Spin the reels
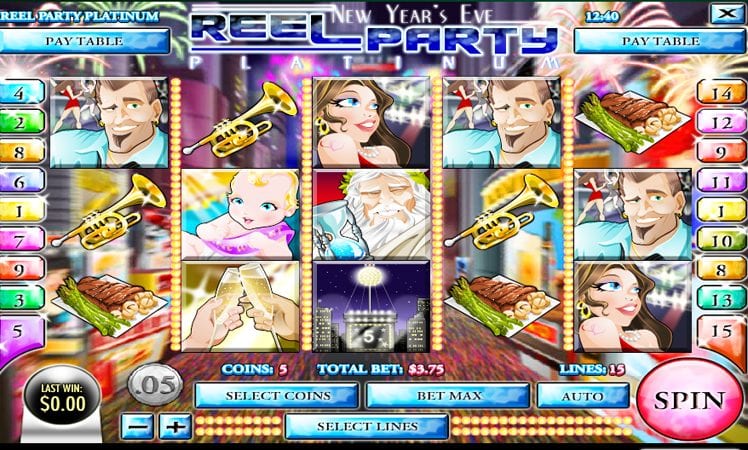748x450 pixels. (x=689, y=400)
